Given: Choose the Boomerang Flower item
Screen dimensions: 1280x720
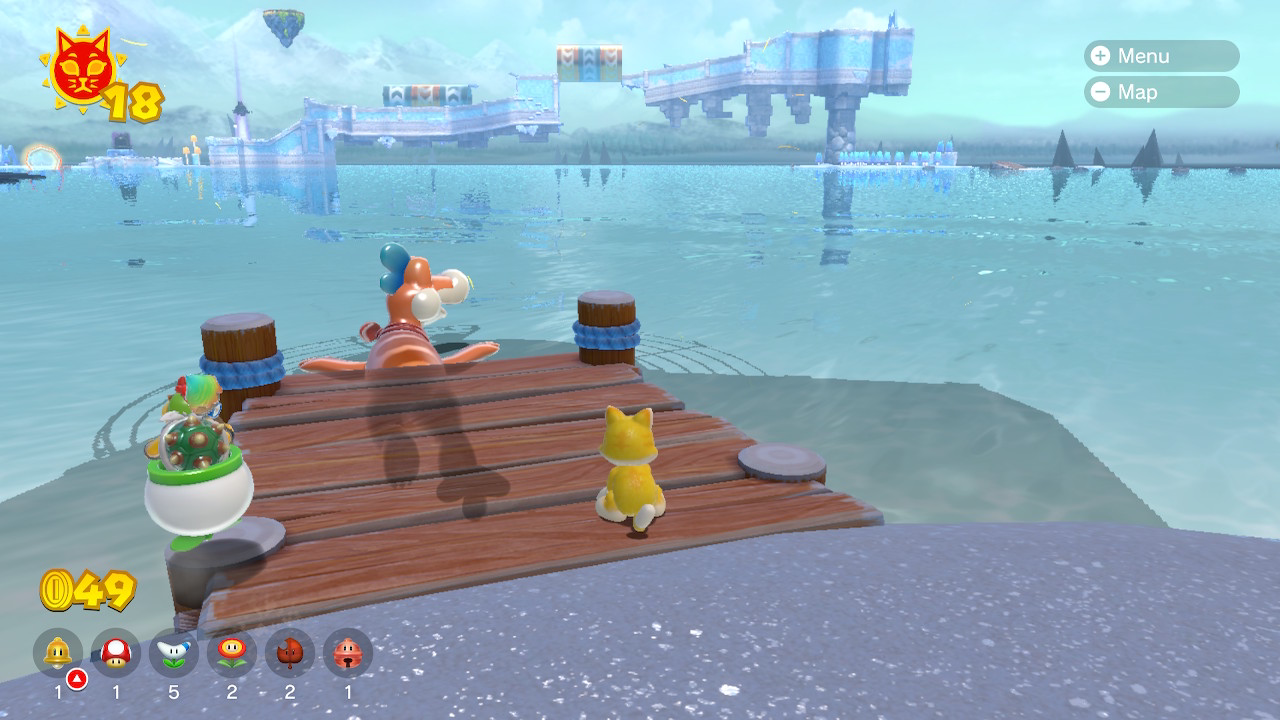Looking at the screenshot, I should (174, 653).
